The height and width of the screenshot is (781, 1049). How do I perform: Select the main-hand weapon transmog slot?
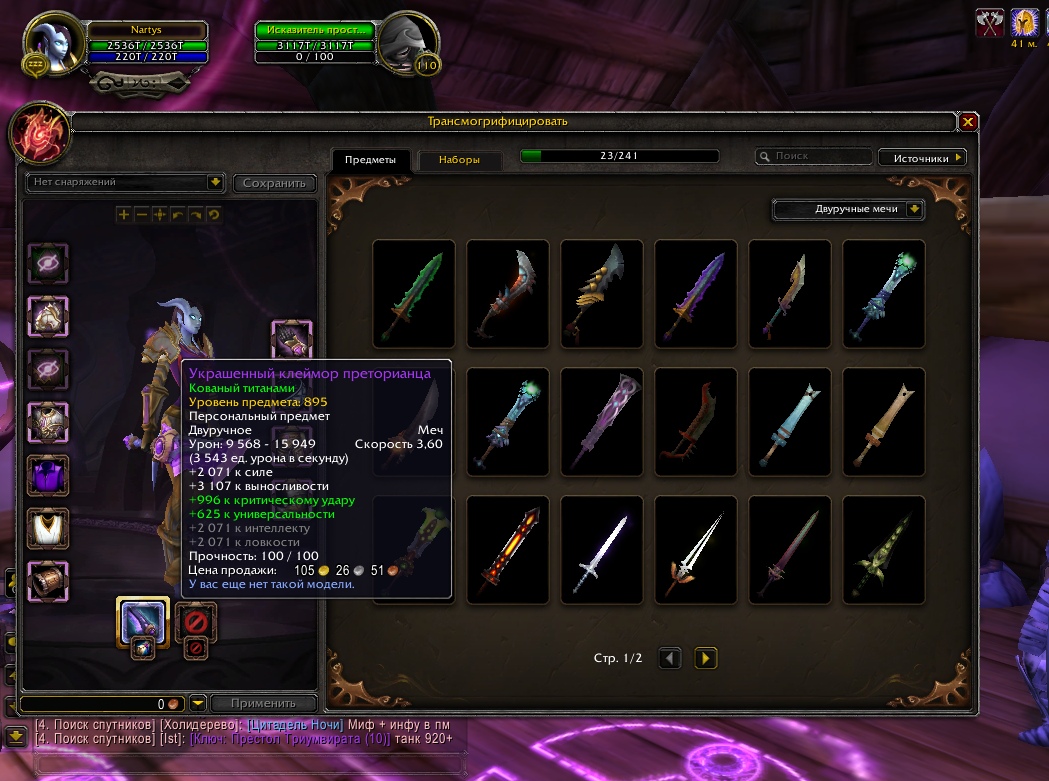[141, 621]
